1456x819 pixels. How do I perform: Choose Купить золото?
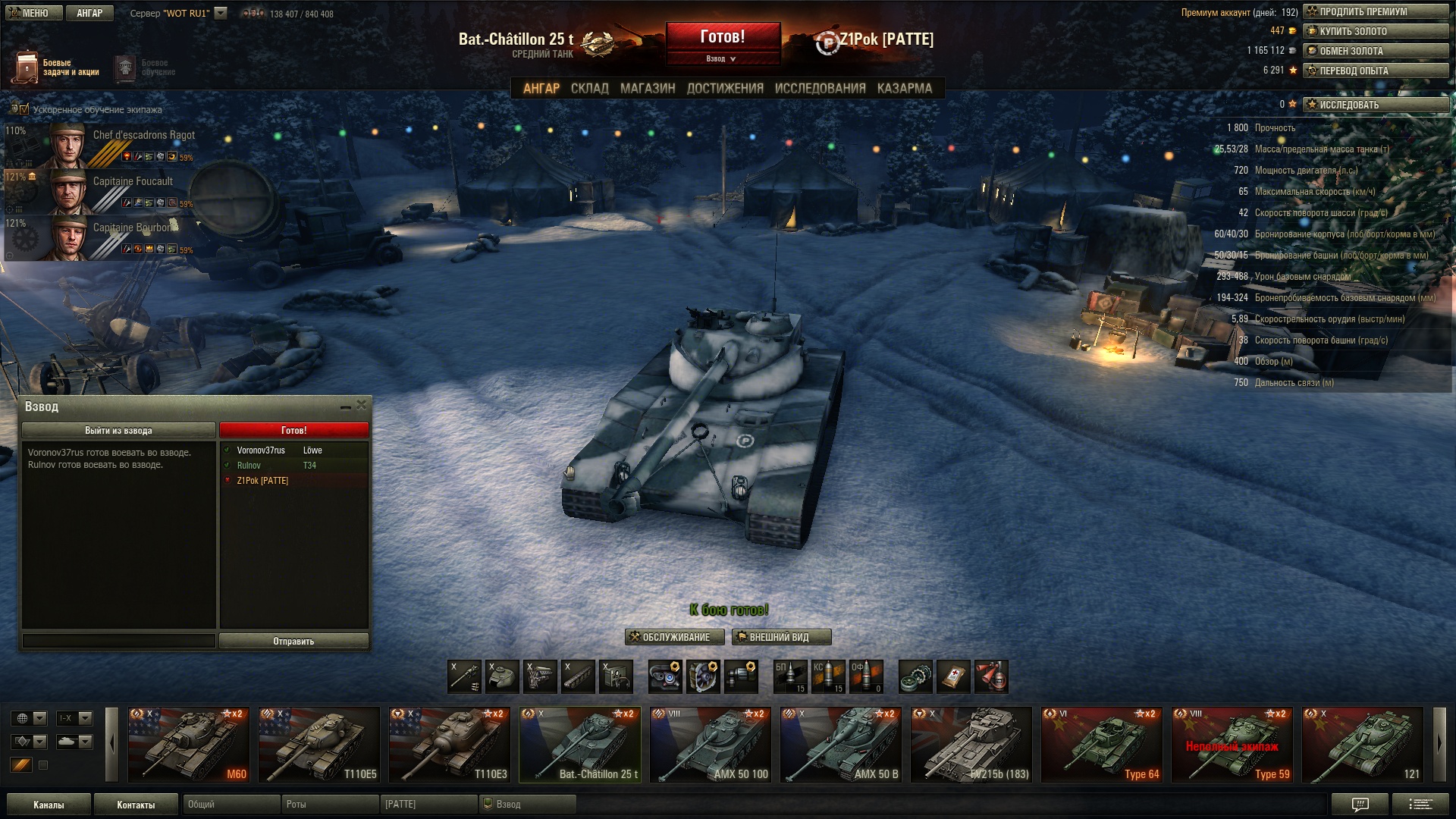click(x=1376, y=32)
